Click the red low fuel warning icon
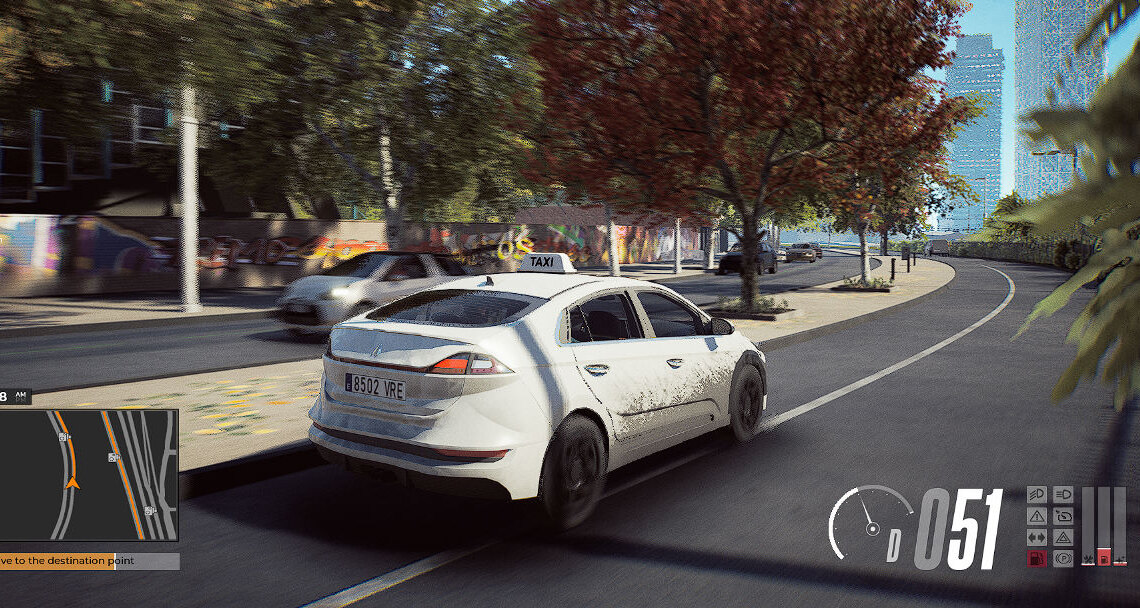1140x608 pixels. pyautogui.click(x=1037, y=558)
